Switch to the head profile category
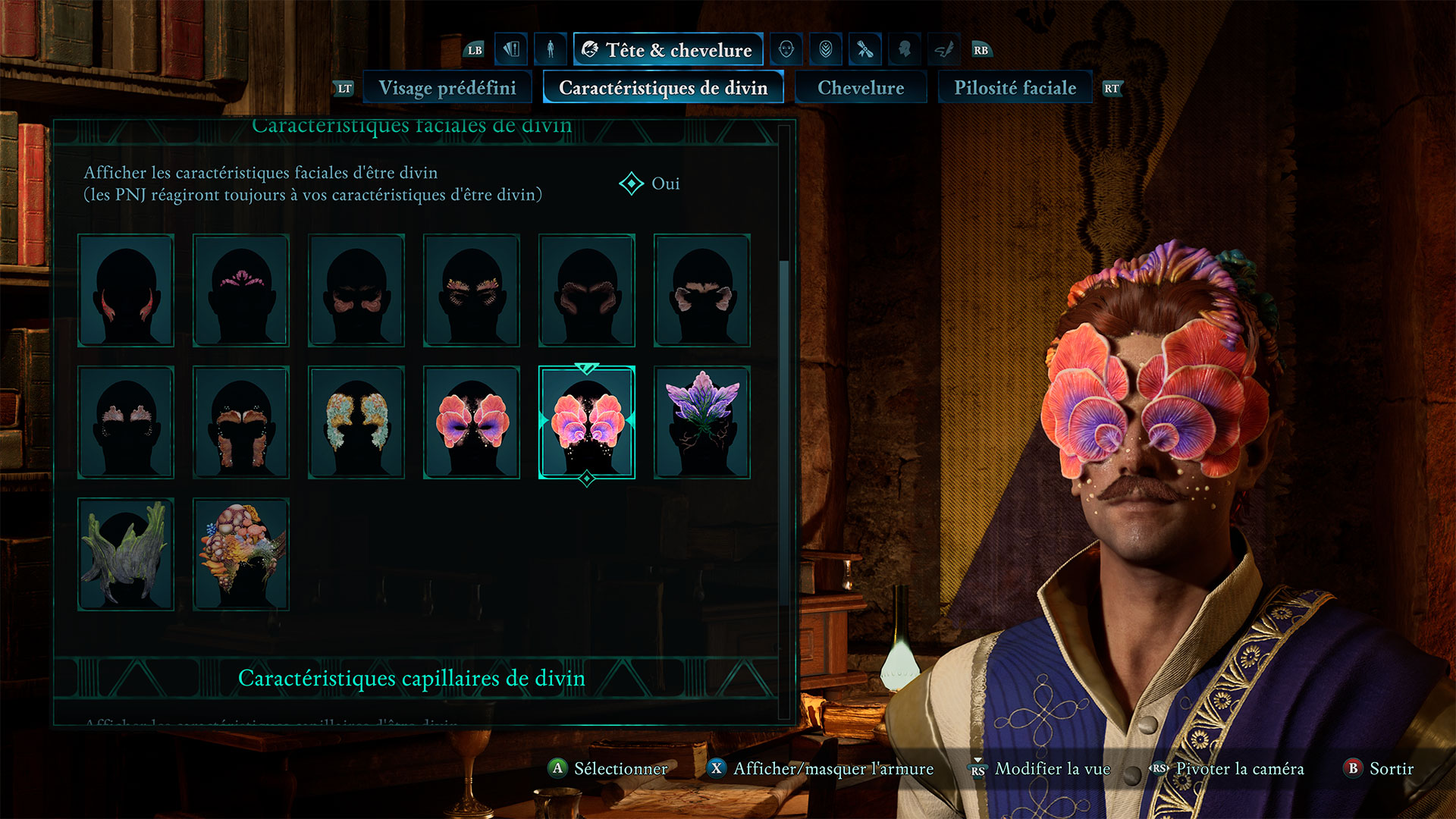The height and width of the screenshot is (819, 1456). [x=905, y=50]
